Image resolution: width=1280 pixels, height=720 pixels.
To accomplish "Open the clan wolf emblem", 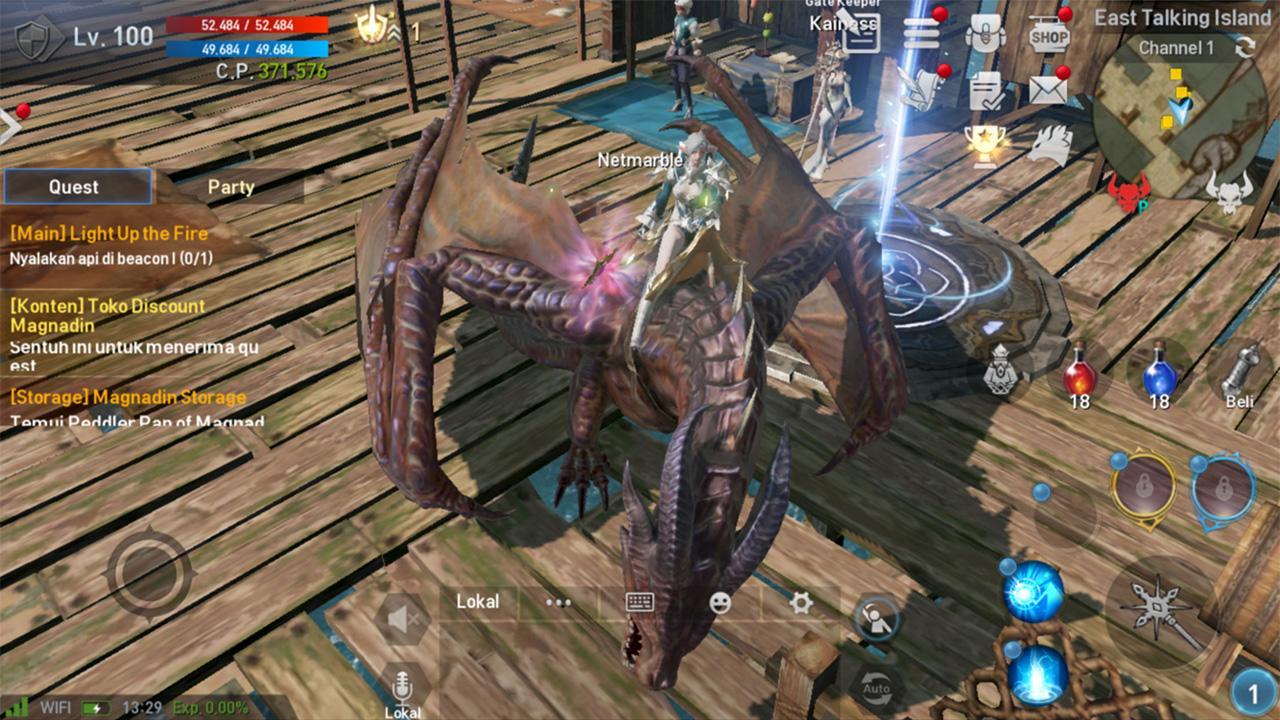I will click(1050, 143).
